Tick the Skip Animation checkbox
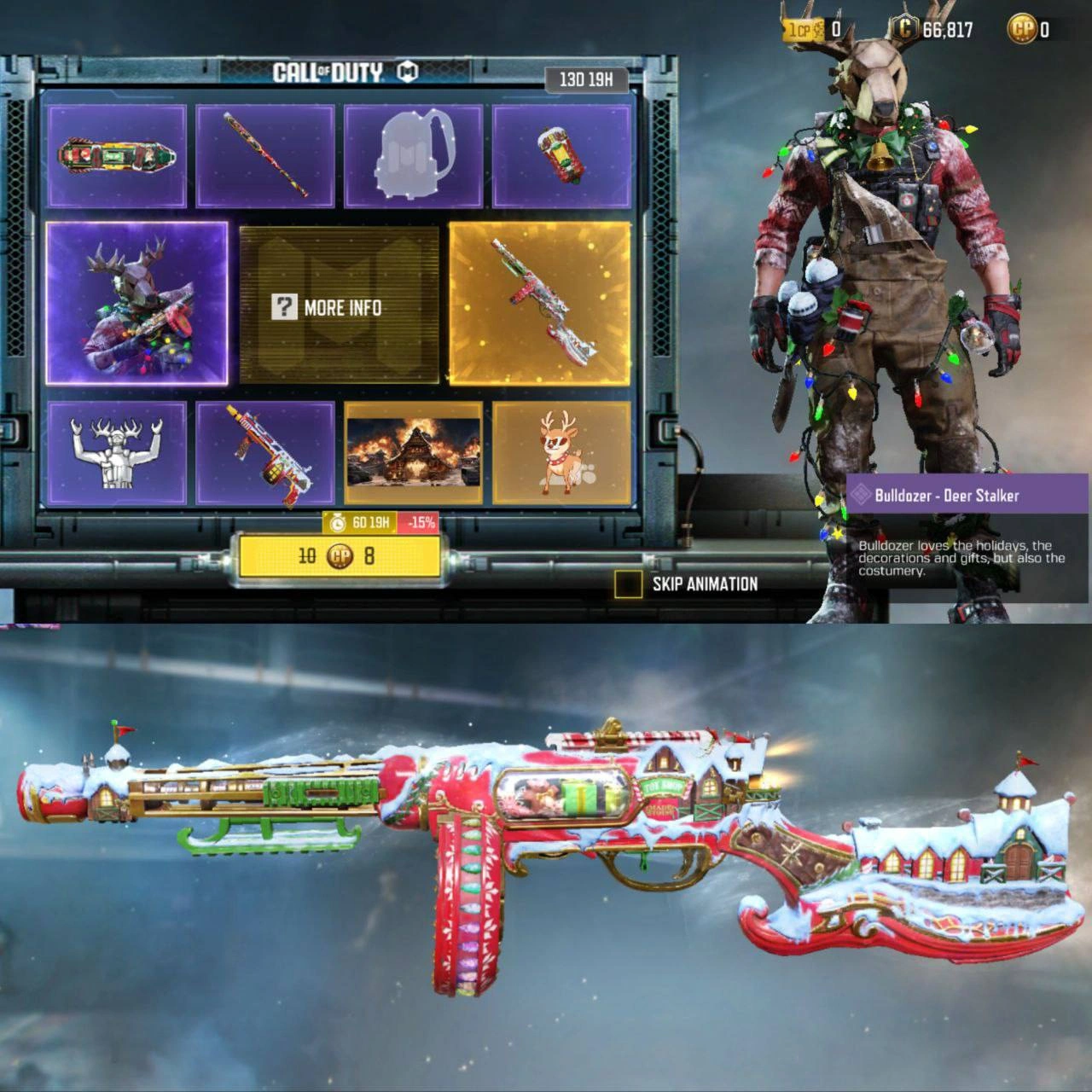Image resolution: width=1092 pixels, height=1092 pixels. 628,584
